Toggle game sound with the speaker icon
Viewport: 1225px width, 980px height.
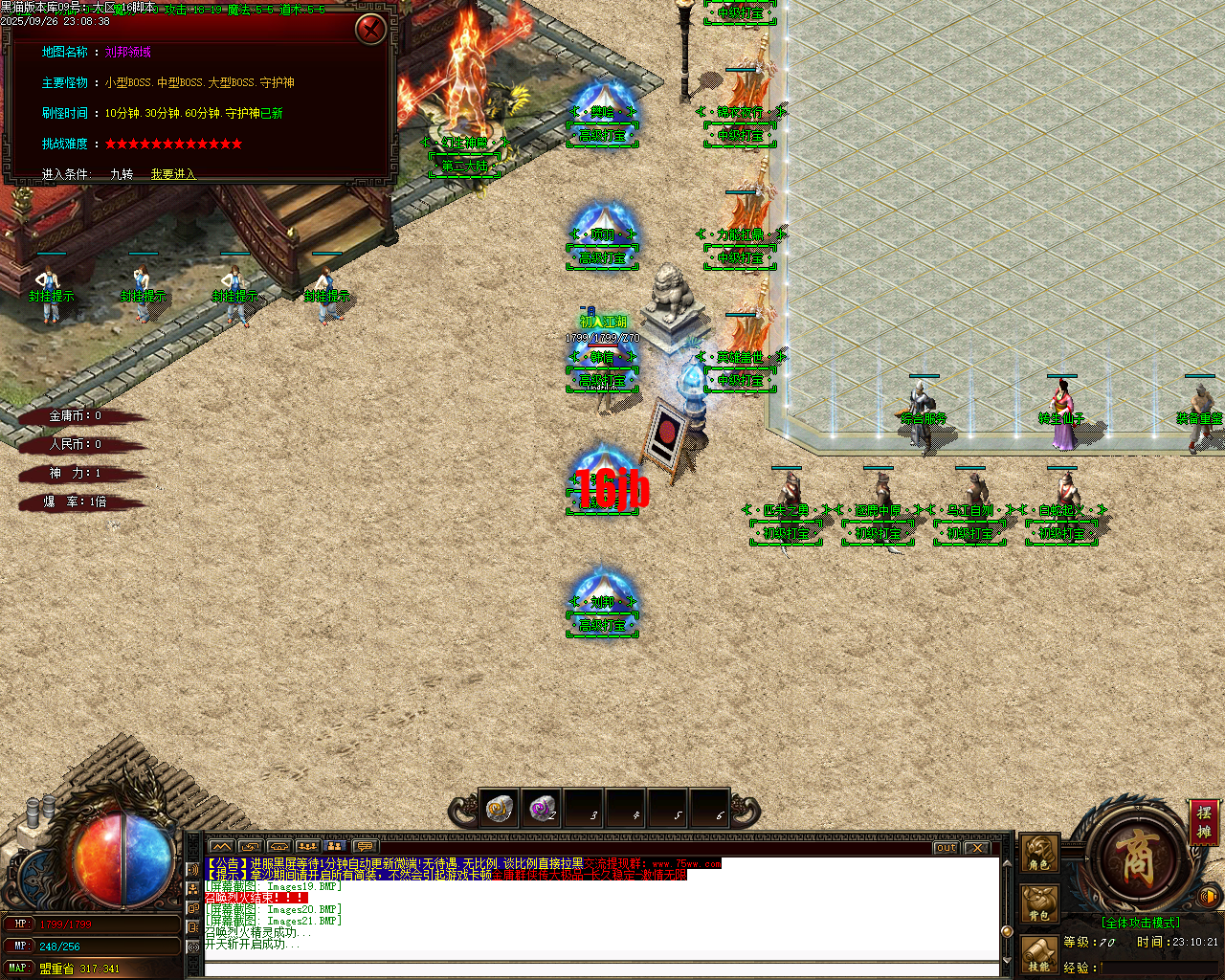tap(1207, 896)
